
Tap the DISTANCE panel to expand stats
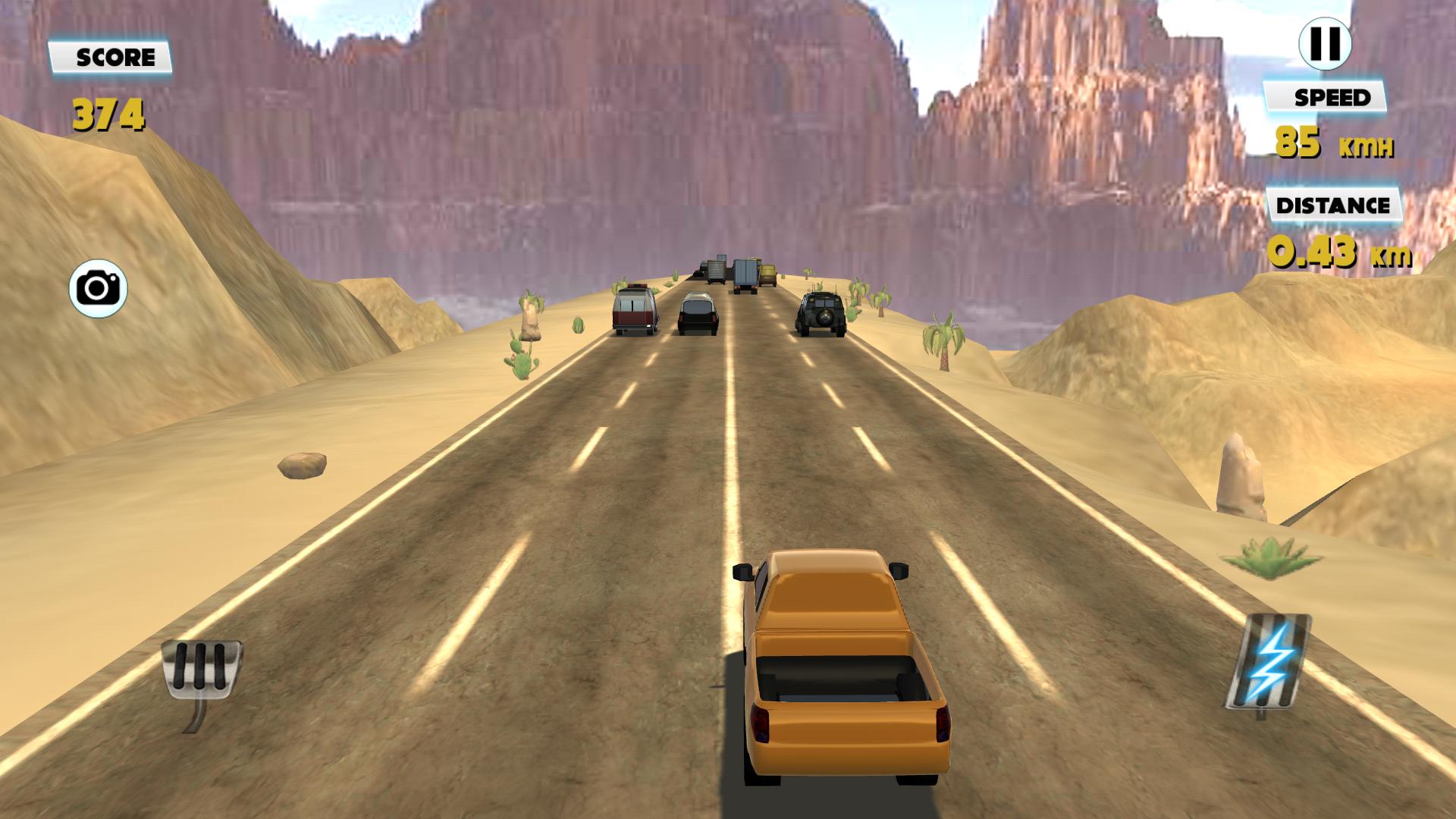1332,203
